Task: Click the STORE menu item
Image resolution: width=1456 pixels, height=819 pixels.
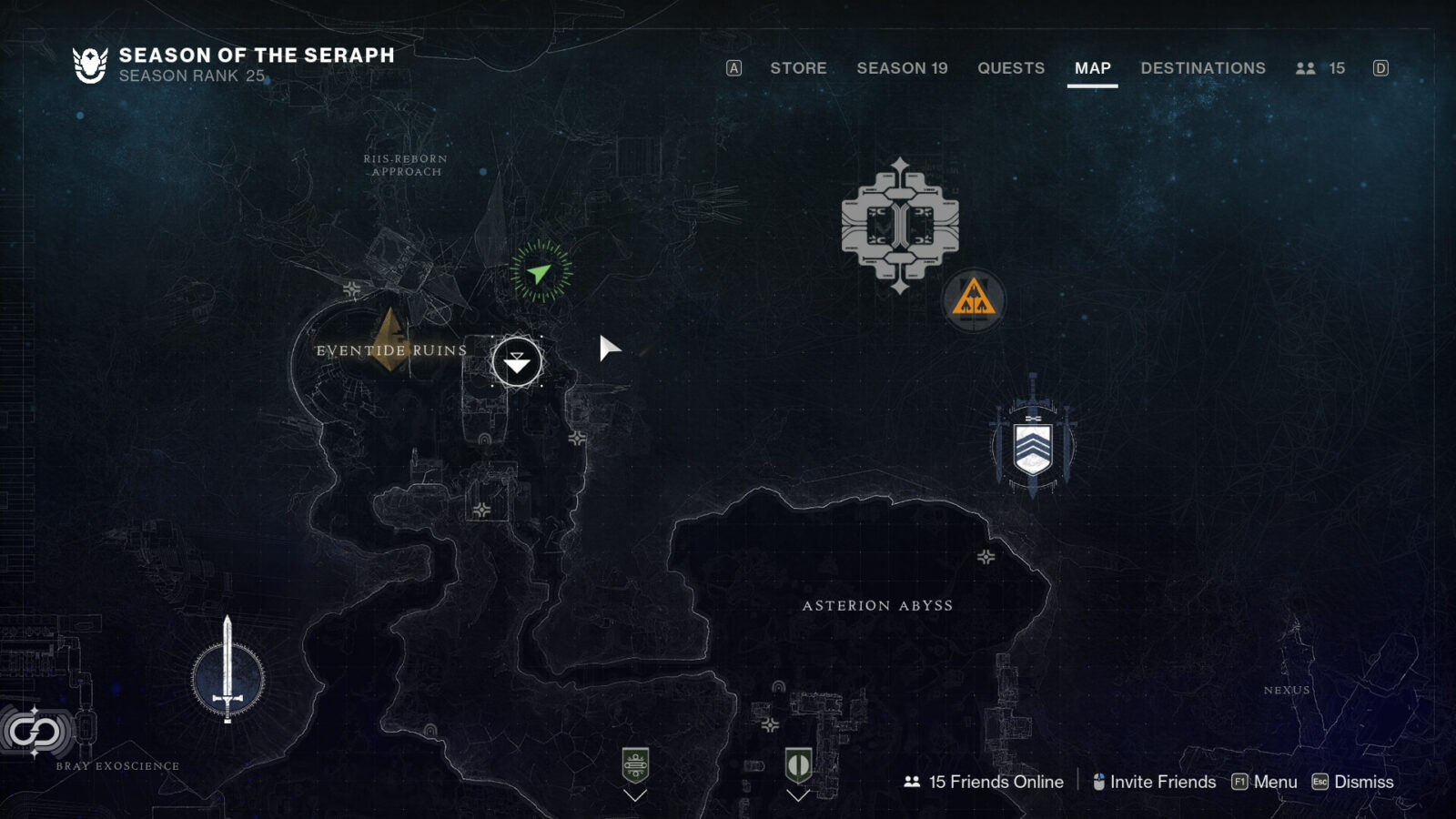Action: (x=797, y=68)
